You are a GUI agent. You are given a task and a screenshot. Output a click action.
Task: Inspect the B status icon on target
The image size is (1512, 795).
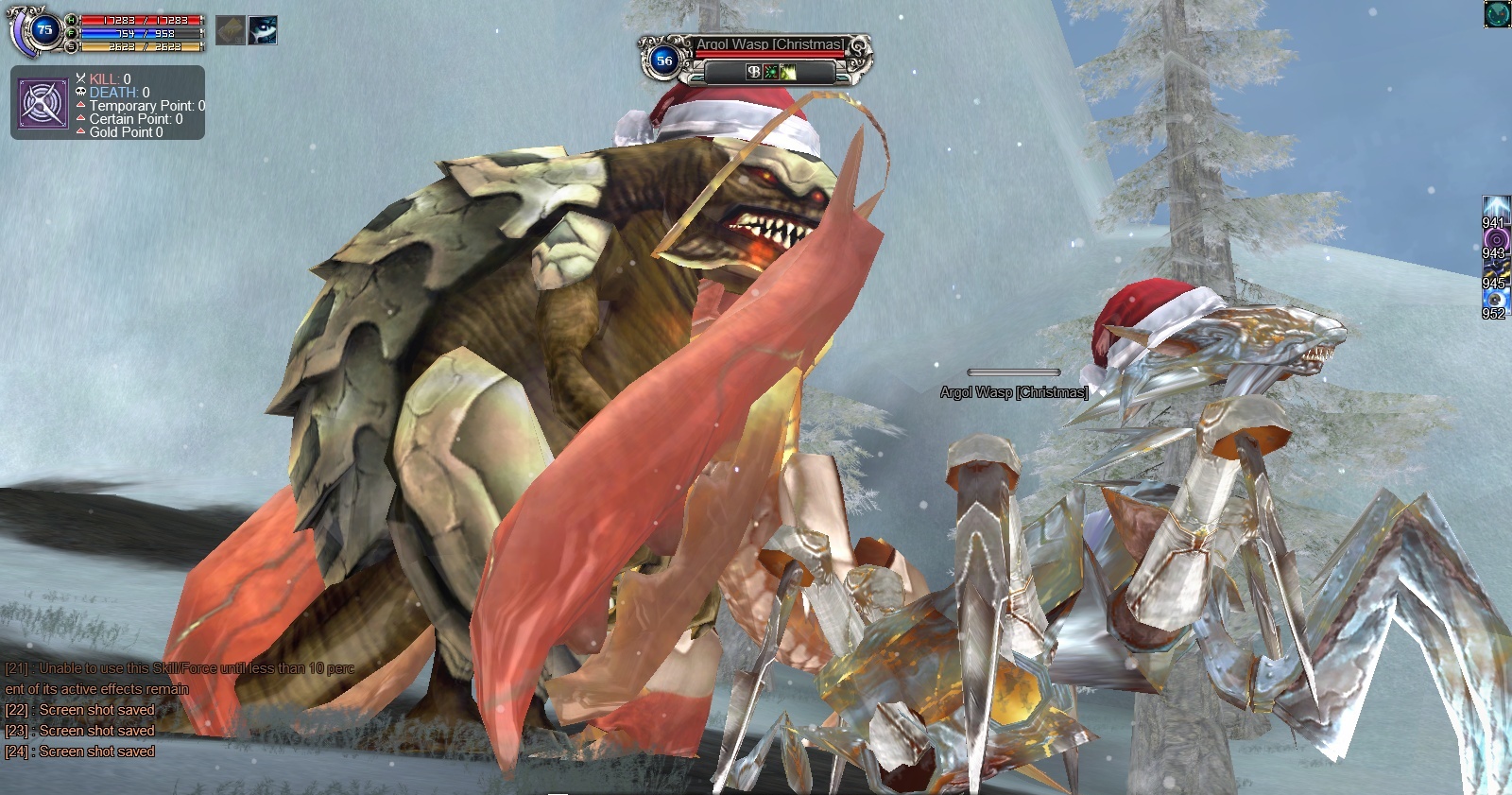pos(753,72)
